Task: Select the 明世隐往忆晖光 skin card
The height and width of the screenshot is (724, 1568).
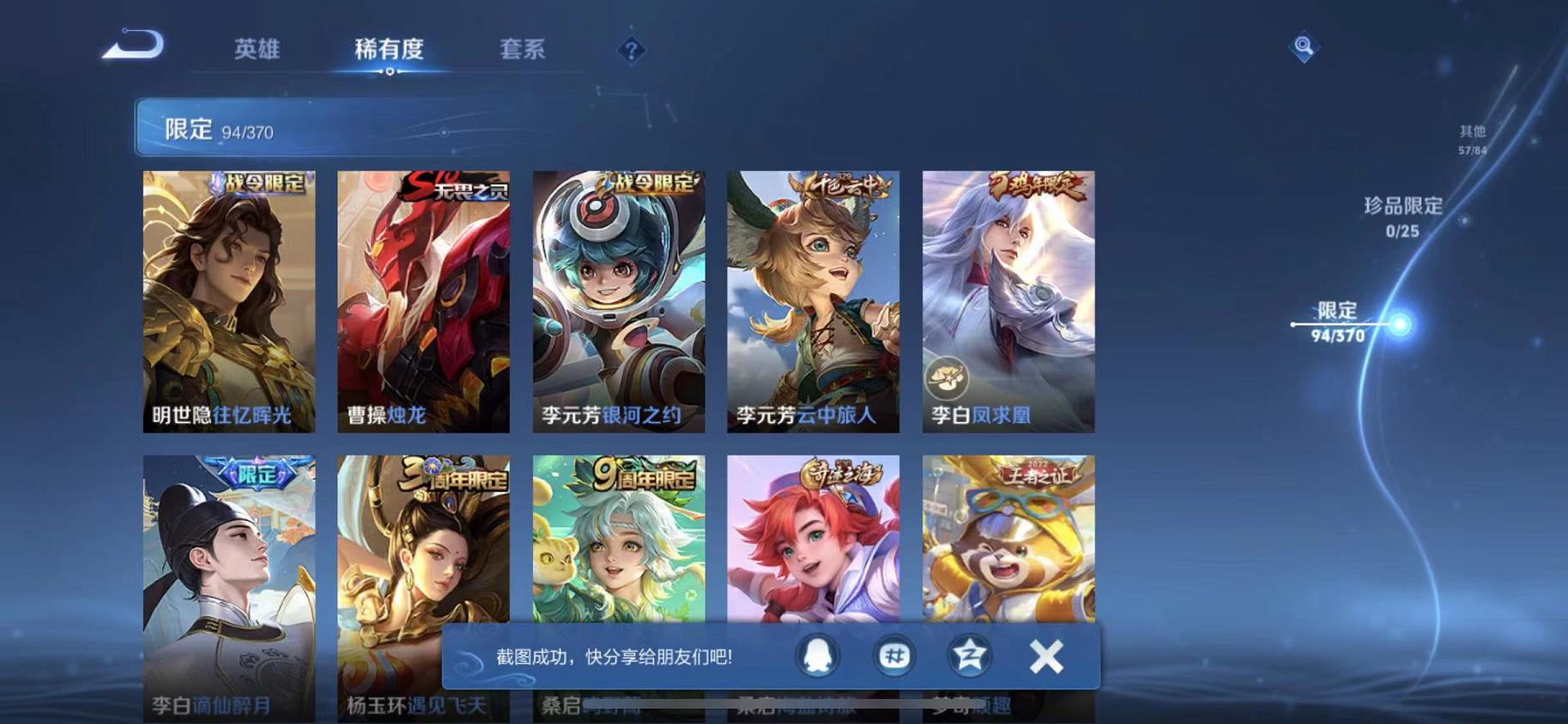Action: 228,300
